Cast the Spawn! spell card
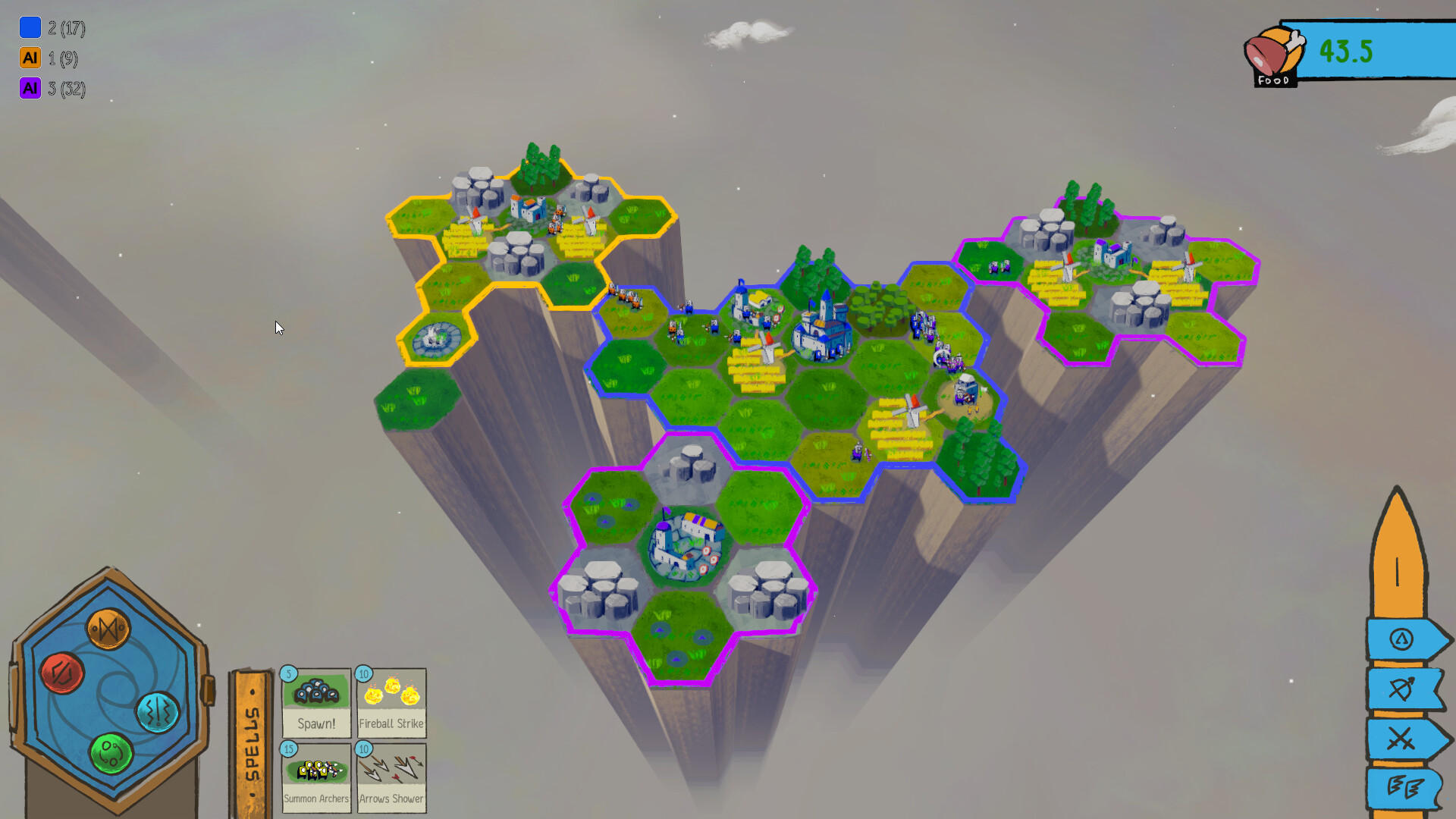The width and height of the screenshot is (1456, 819). [316, 702]
